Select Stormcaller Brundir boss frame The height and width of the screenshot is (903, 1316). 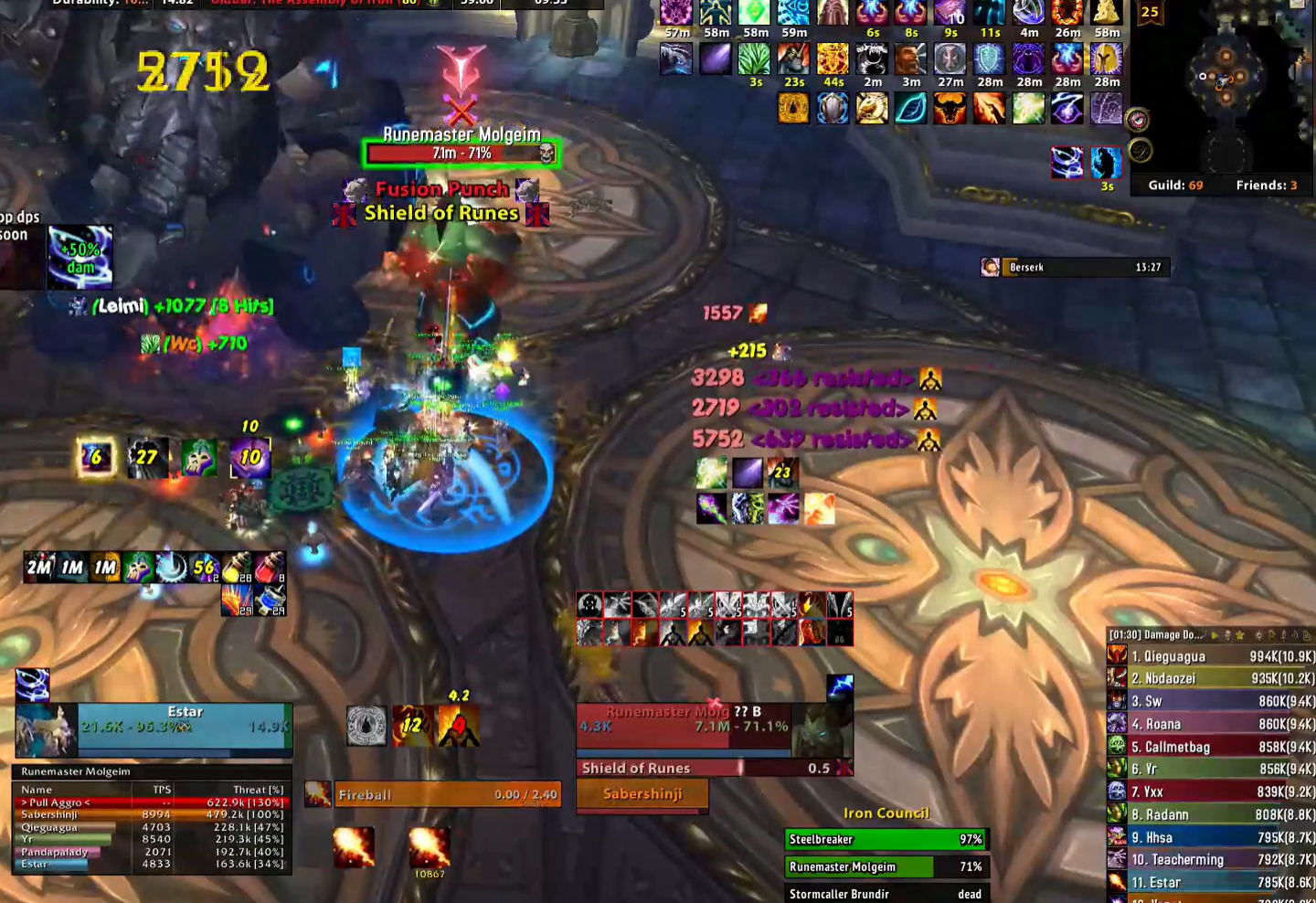(884, 894)
